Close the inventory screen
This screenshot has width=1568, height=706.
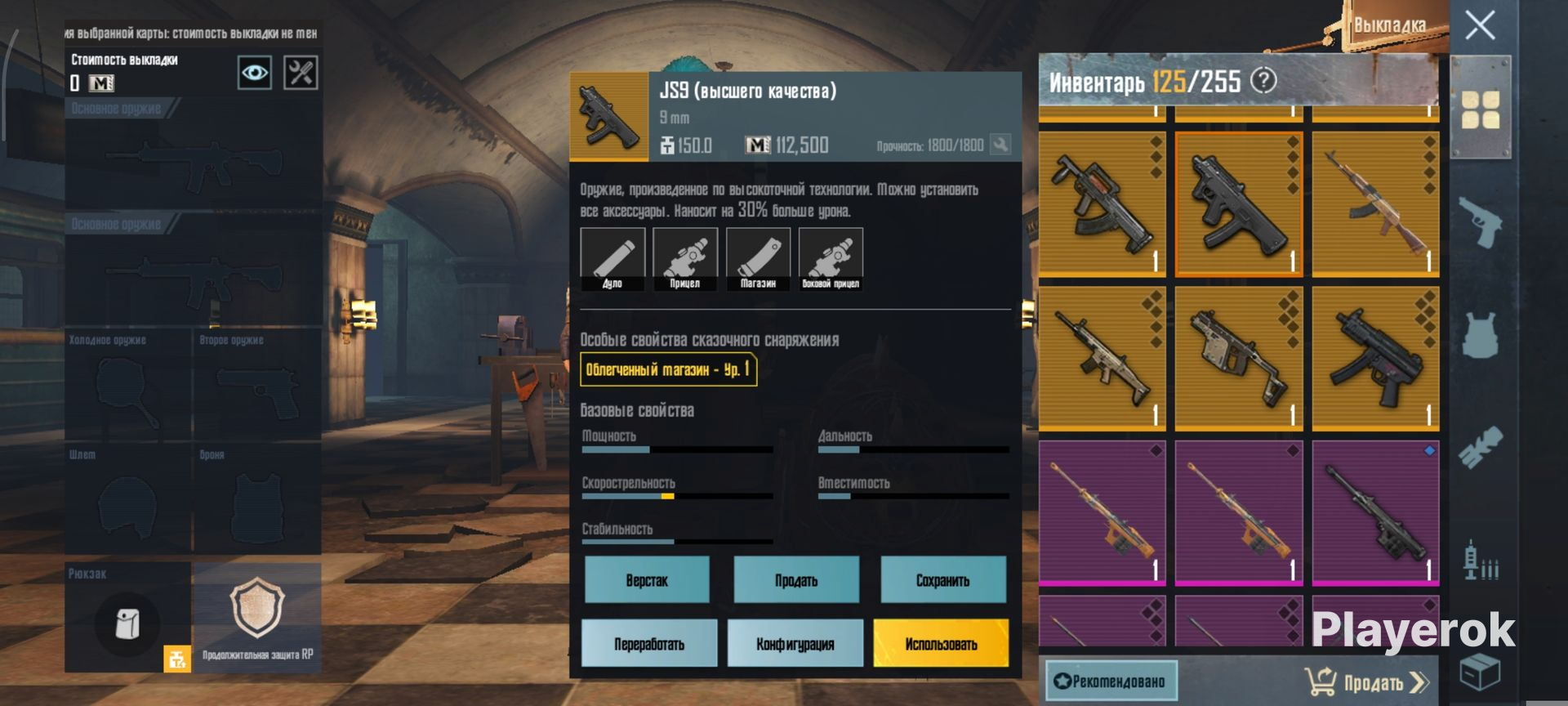point(1480,25)
